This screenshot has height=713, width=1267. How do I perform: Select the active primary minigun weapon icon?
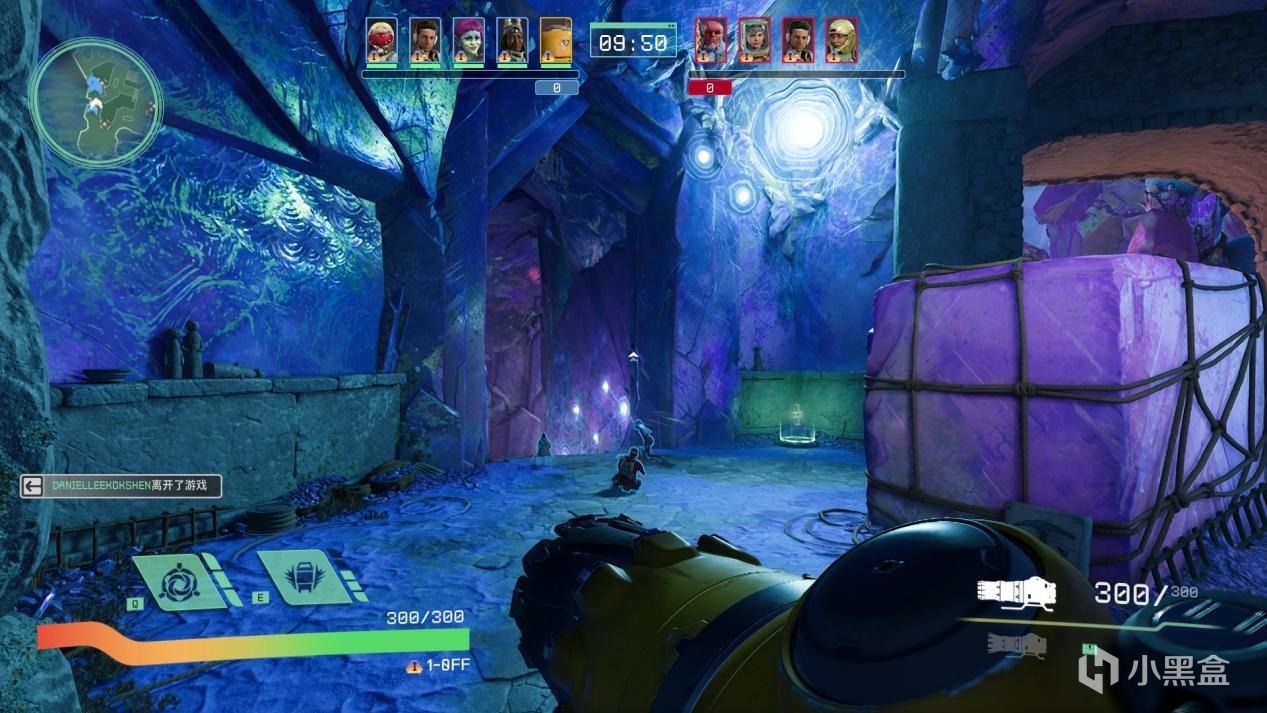coord(1016,593)
